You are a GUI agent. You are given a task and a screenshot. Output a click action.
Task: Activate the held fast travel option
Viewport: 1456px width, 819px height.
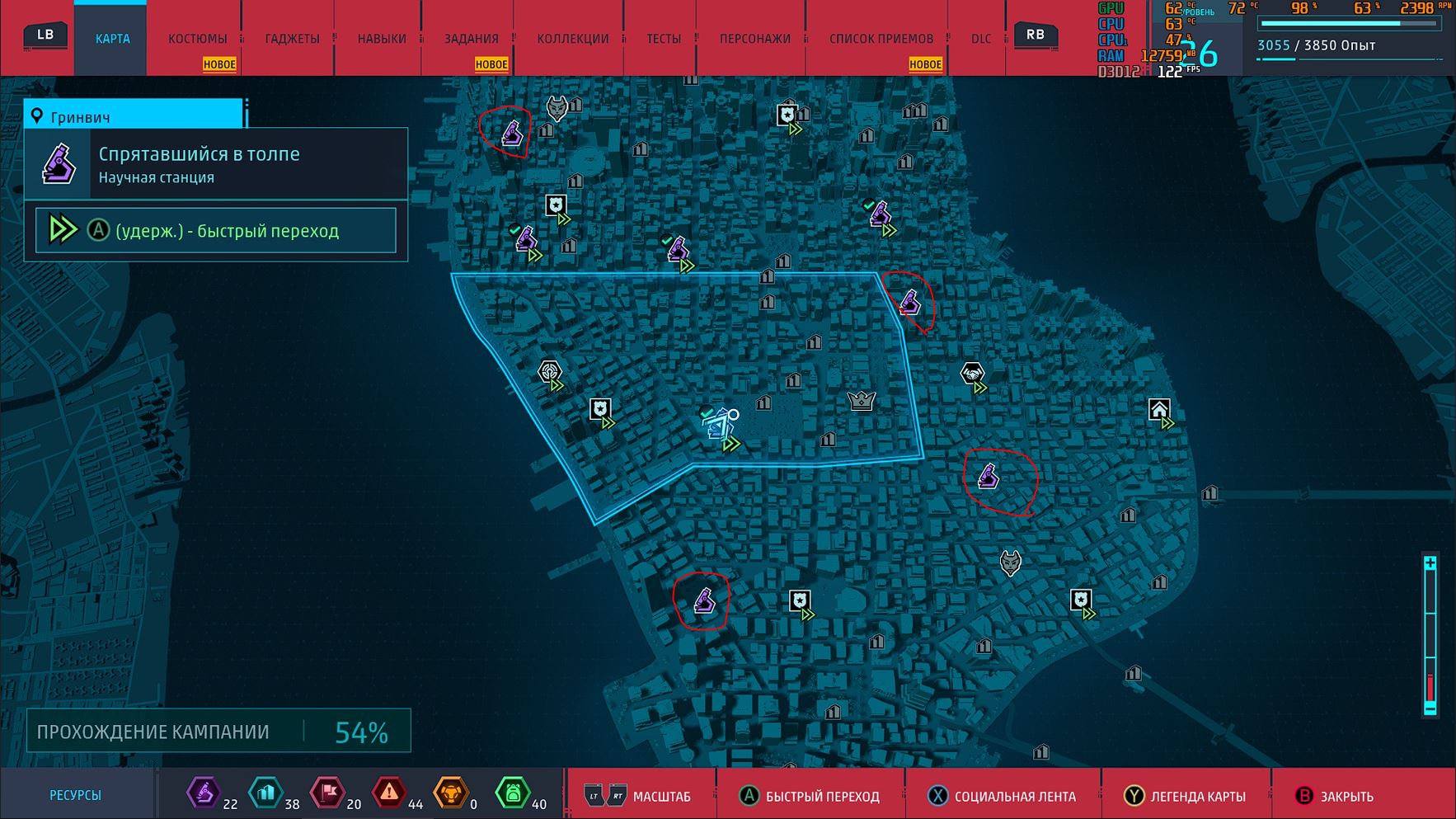(216, 230)
